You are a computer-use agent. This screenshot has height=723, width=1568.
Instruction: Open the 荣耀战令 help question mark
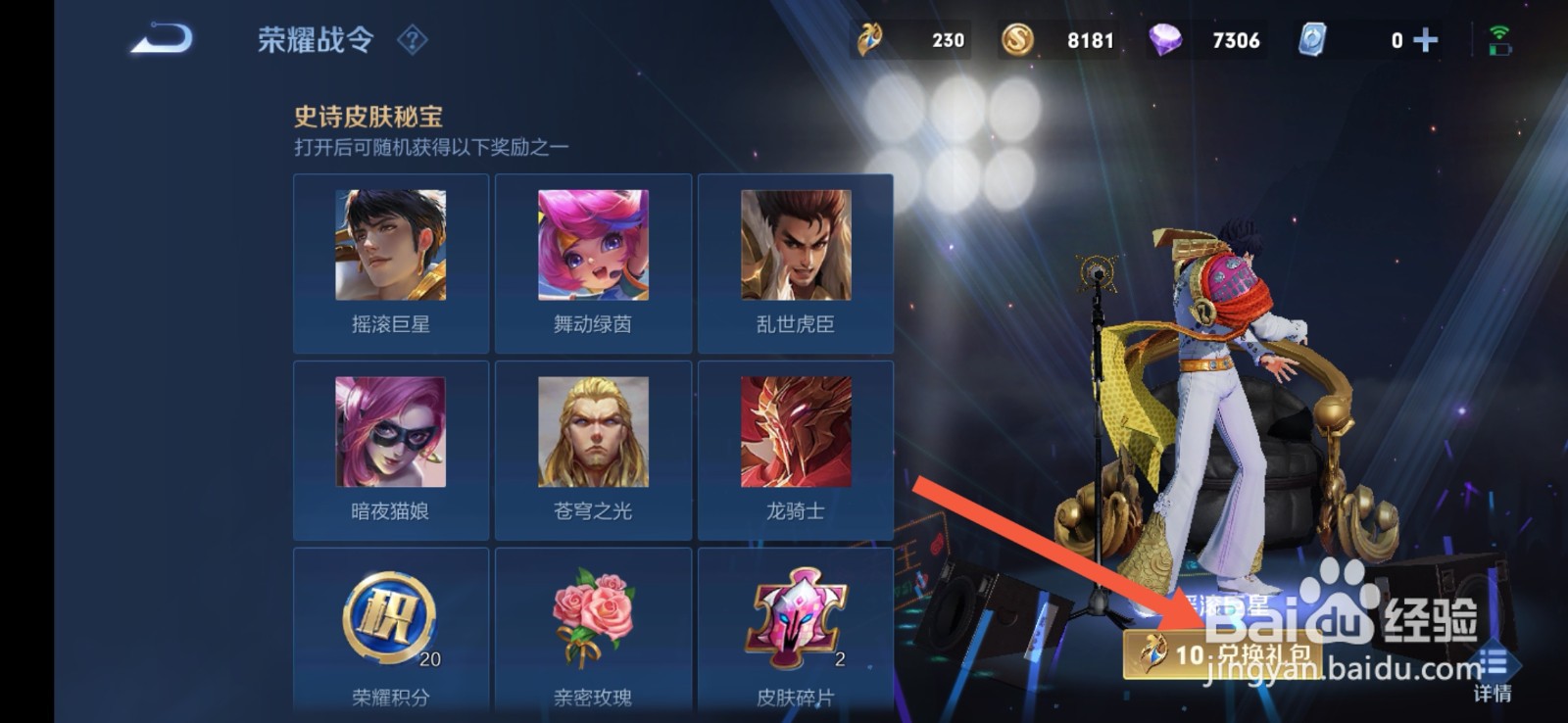(413, 41)
